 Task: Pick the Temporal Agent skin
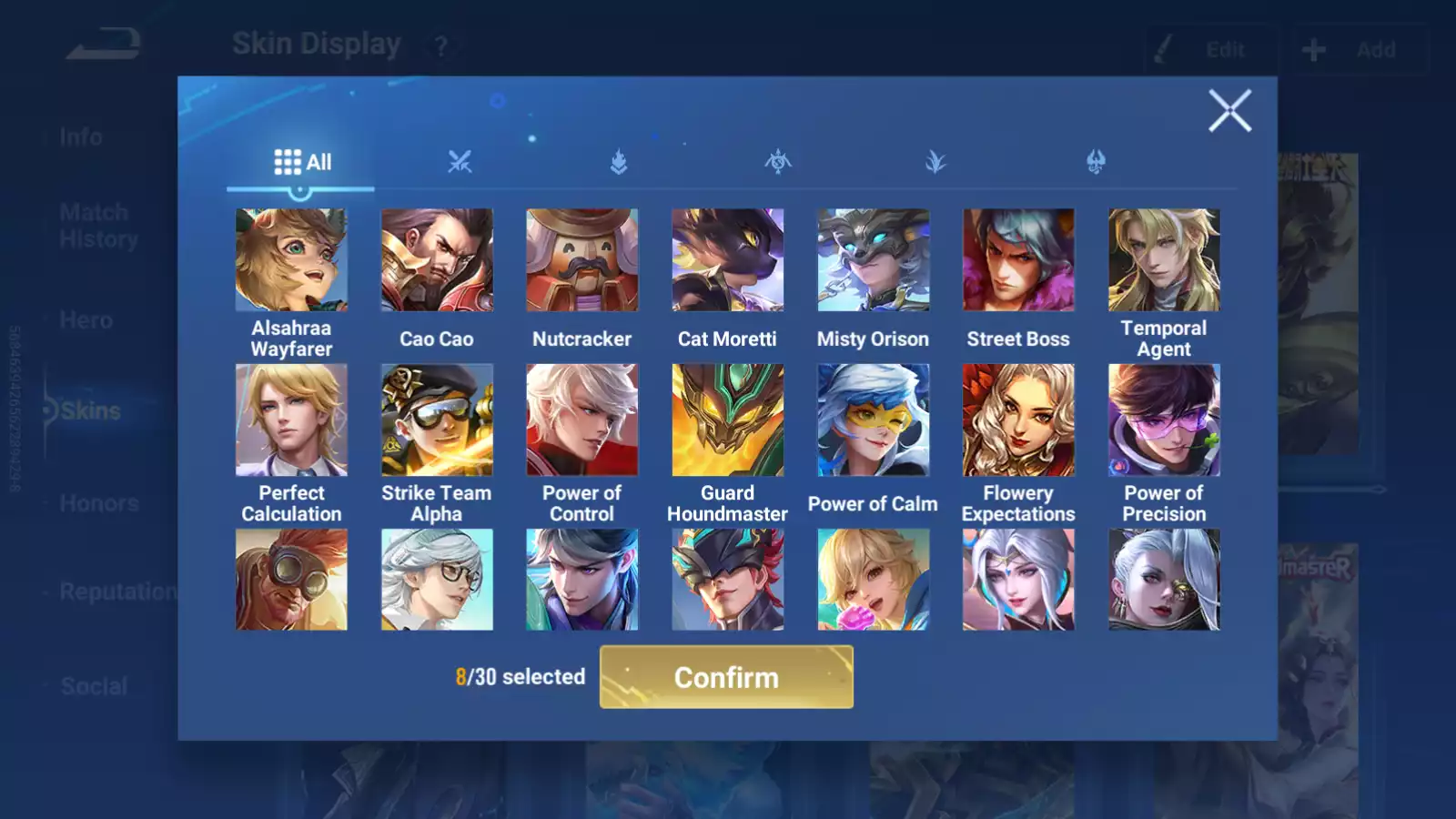coord(1164,260)
